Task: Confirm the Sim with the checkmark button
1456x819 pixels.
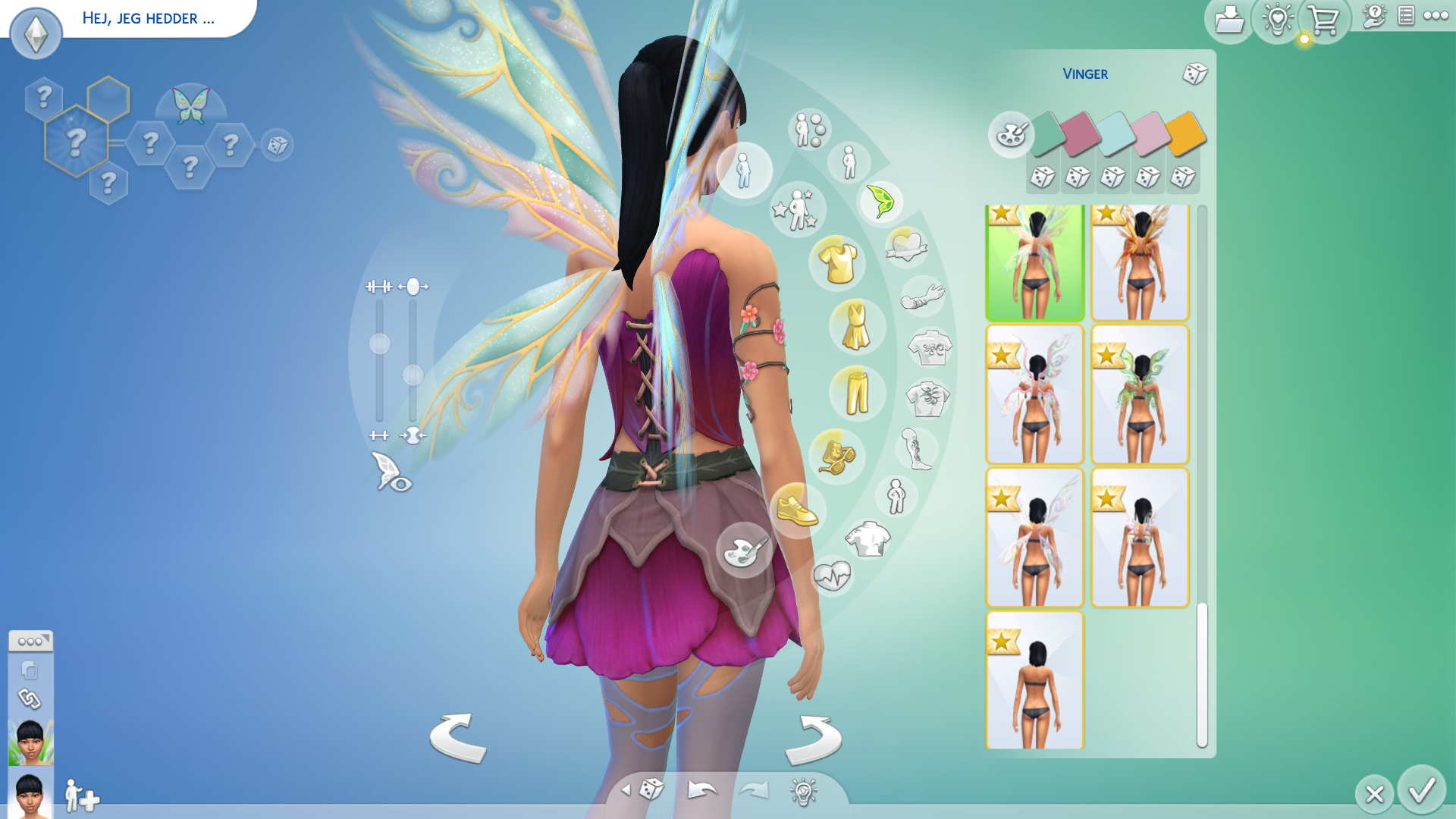Action: (x=1421, y=791)
